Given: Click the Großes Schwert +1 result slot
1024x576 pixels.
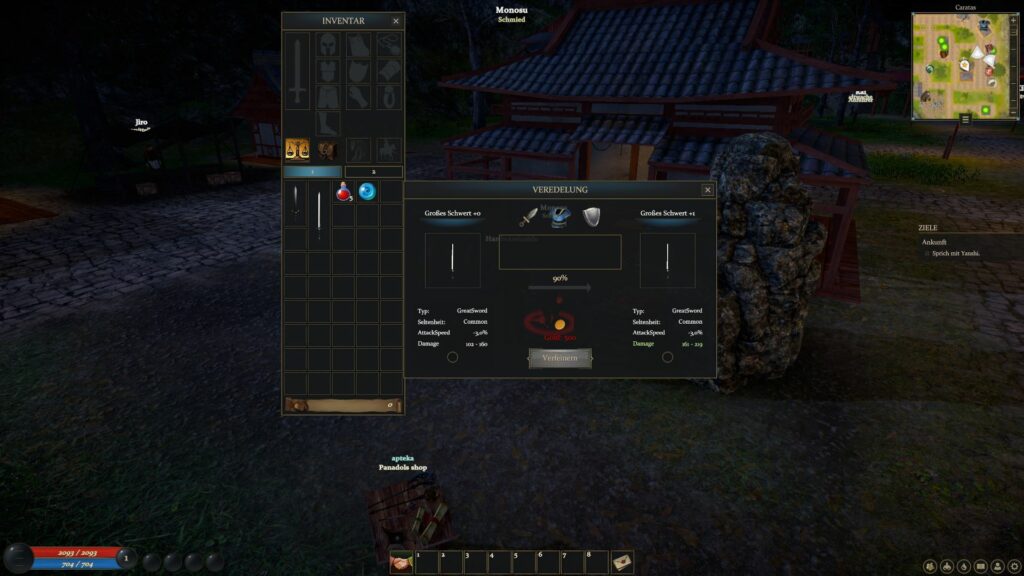Looking at the screenshot, I should (667, 261).
